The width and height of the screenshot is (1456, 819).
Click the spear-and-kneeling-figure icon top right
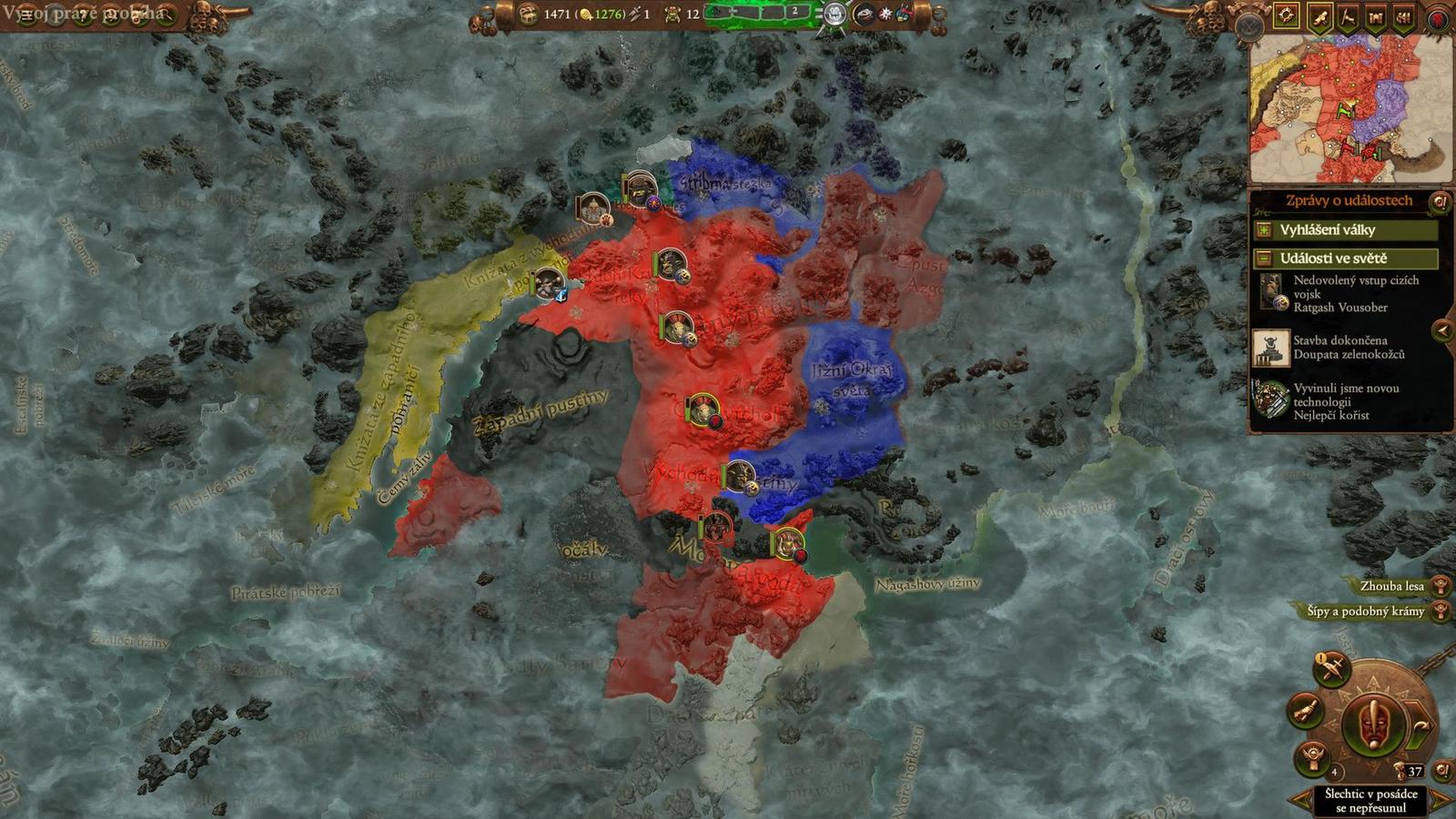pyautogui.click(x=1348, y=15)
